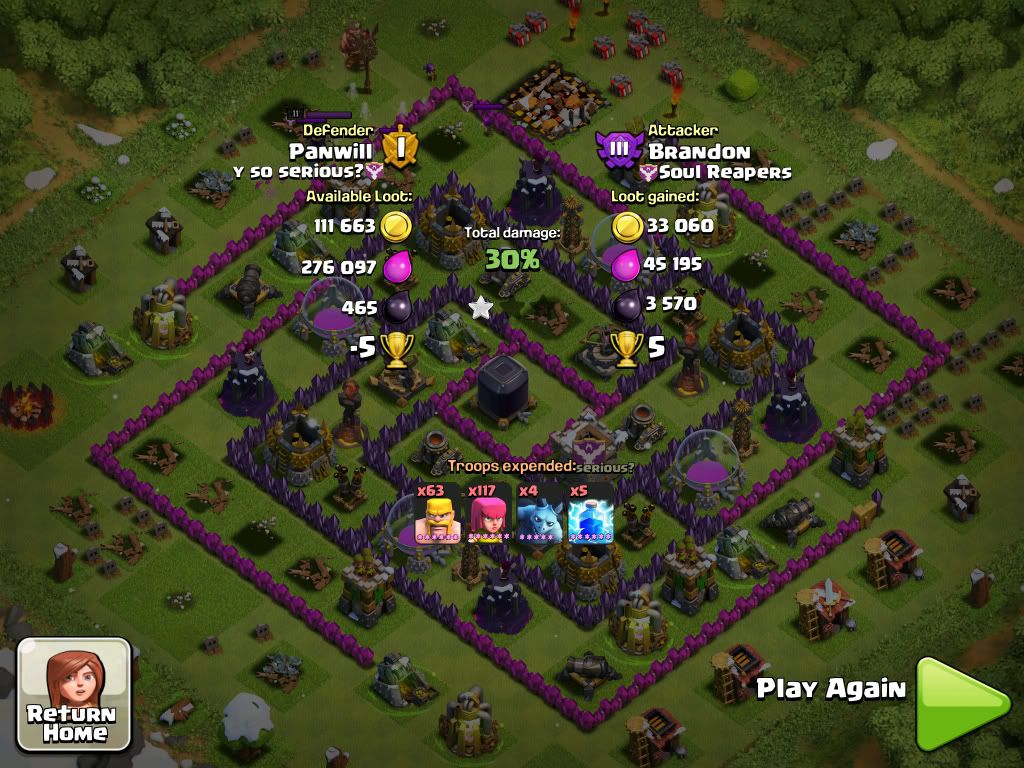
Task: Return Home with the villager button
Action: coord(75,695)
